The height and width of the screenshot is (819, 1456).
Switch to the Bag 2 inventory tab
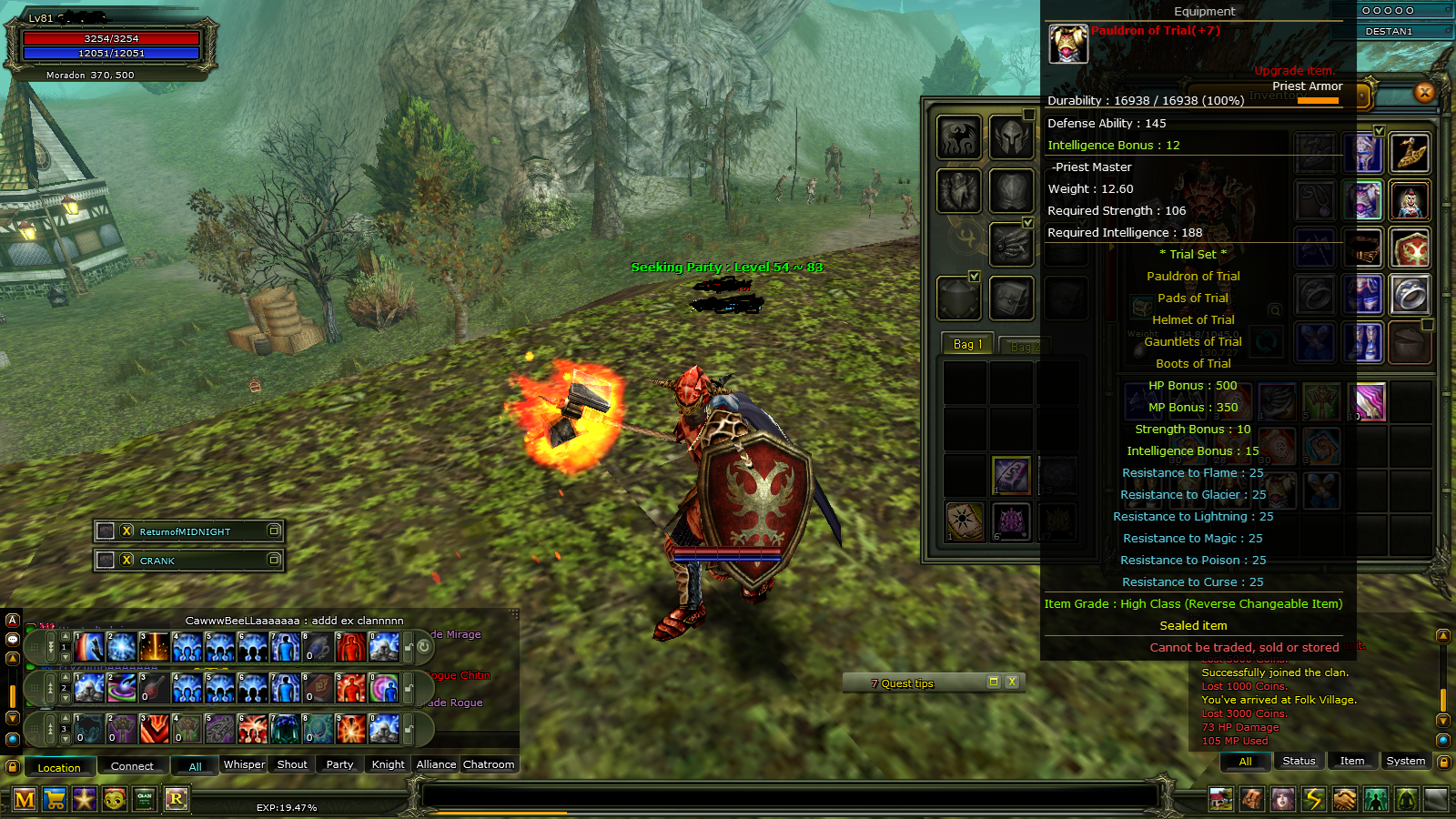point(1026,346)
